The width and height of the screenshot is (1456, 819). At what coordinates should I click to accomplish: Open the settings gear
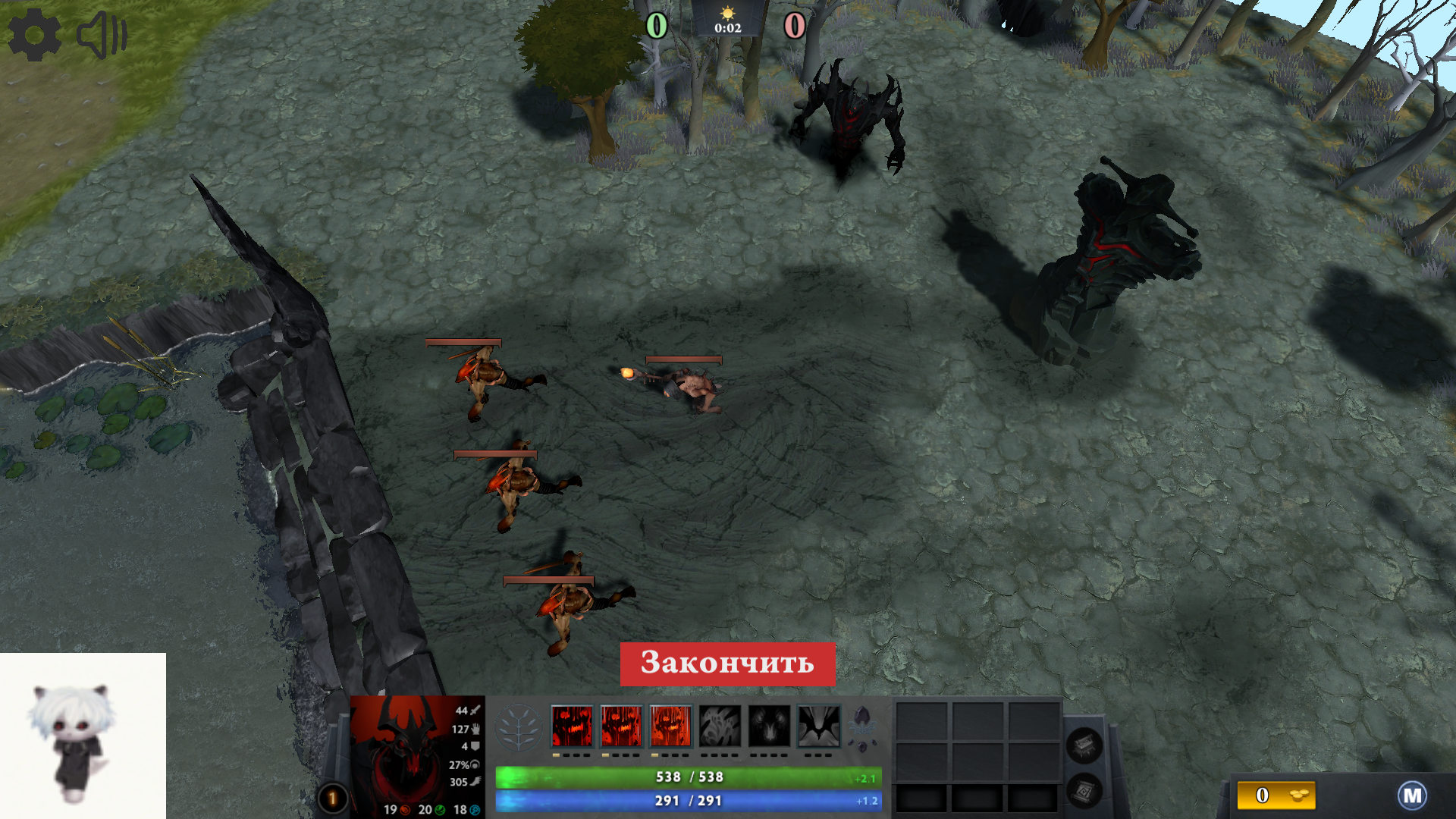click(35, 34)
